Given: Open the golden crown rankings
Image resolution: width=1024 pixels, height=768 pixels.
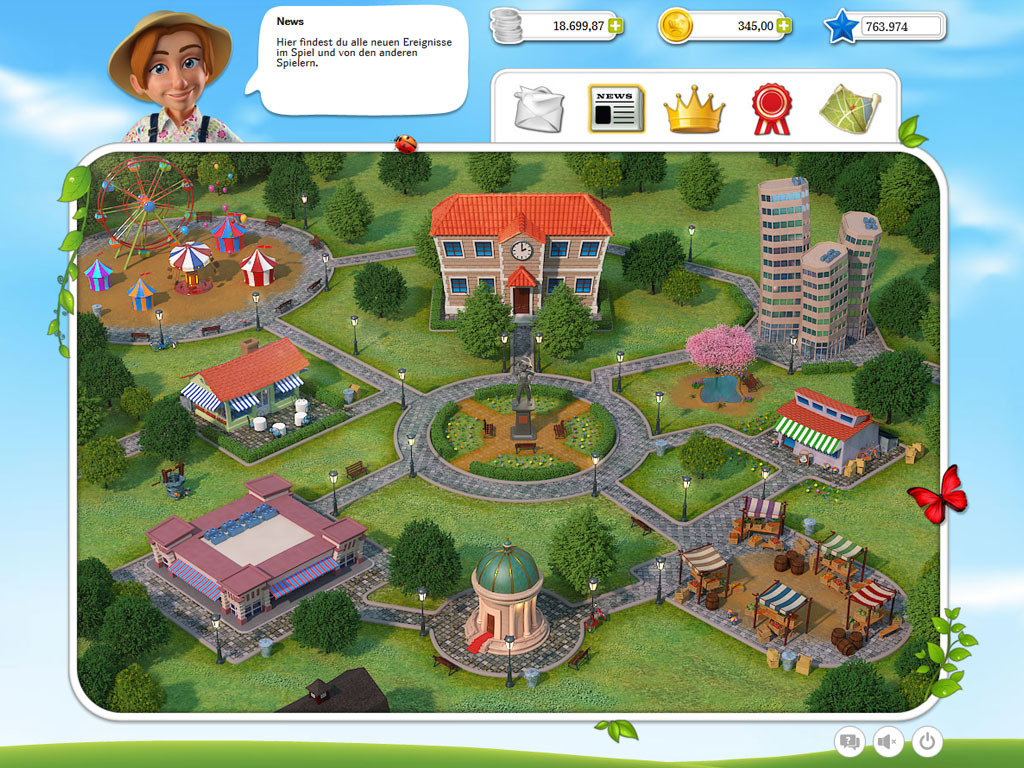Looking at the screenshot, I should (693, 109).
